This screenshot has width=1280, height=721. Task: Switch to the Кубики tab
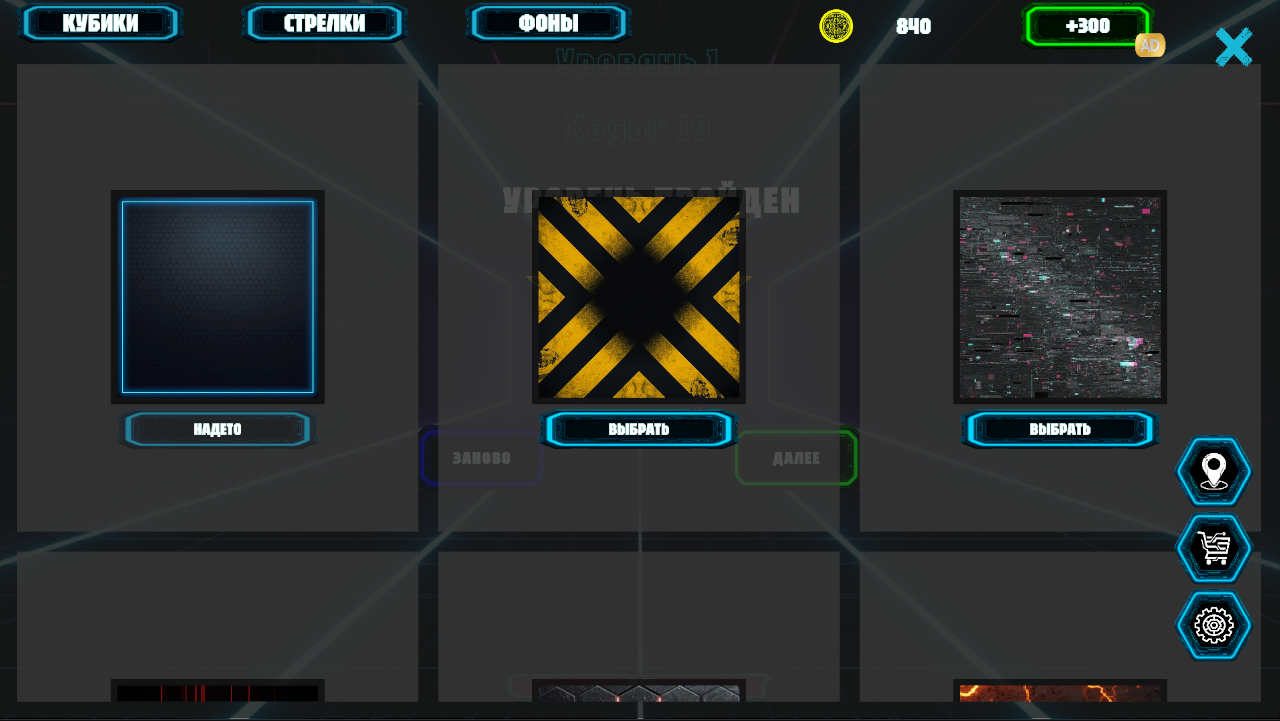100,23
